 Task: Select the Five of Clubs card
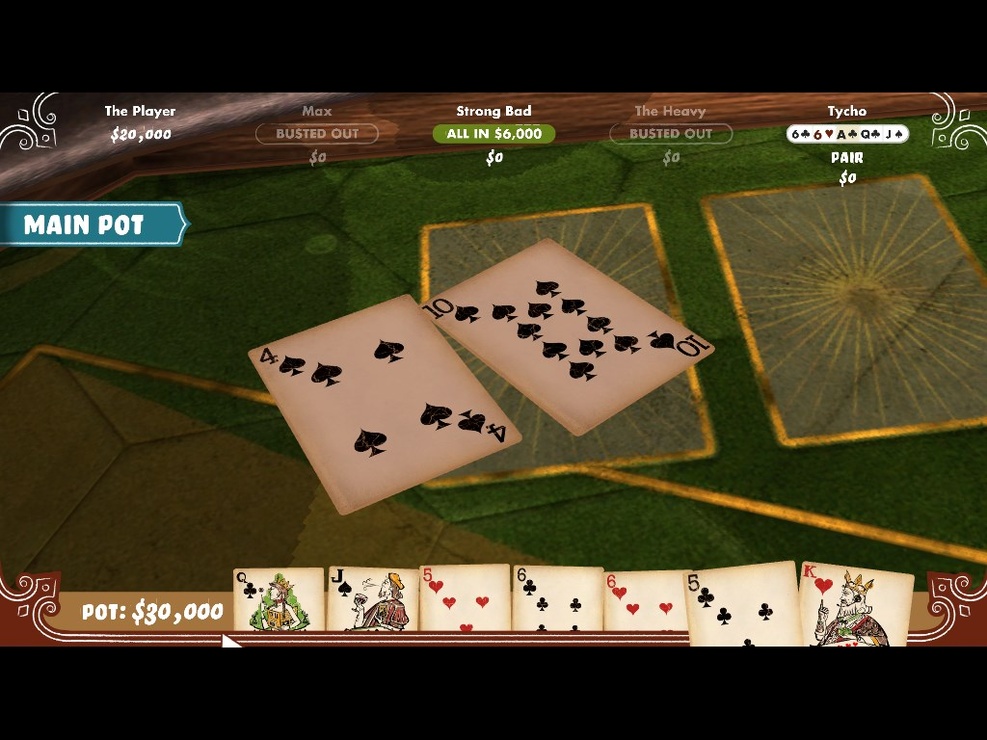coord(741,603)
